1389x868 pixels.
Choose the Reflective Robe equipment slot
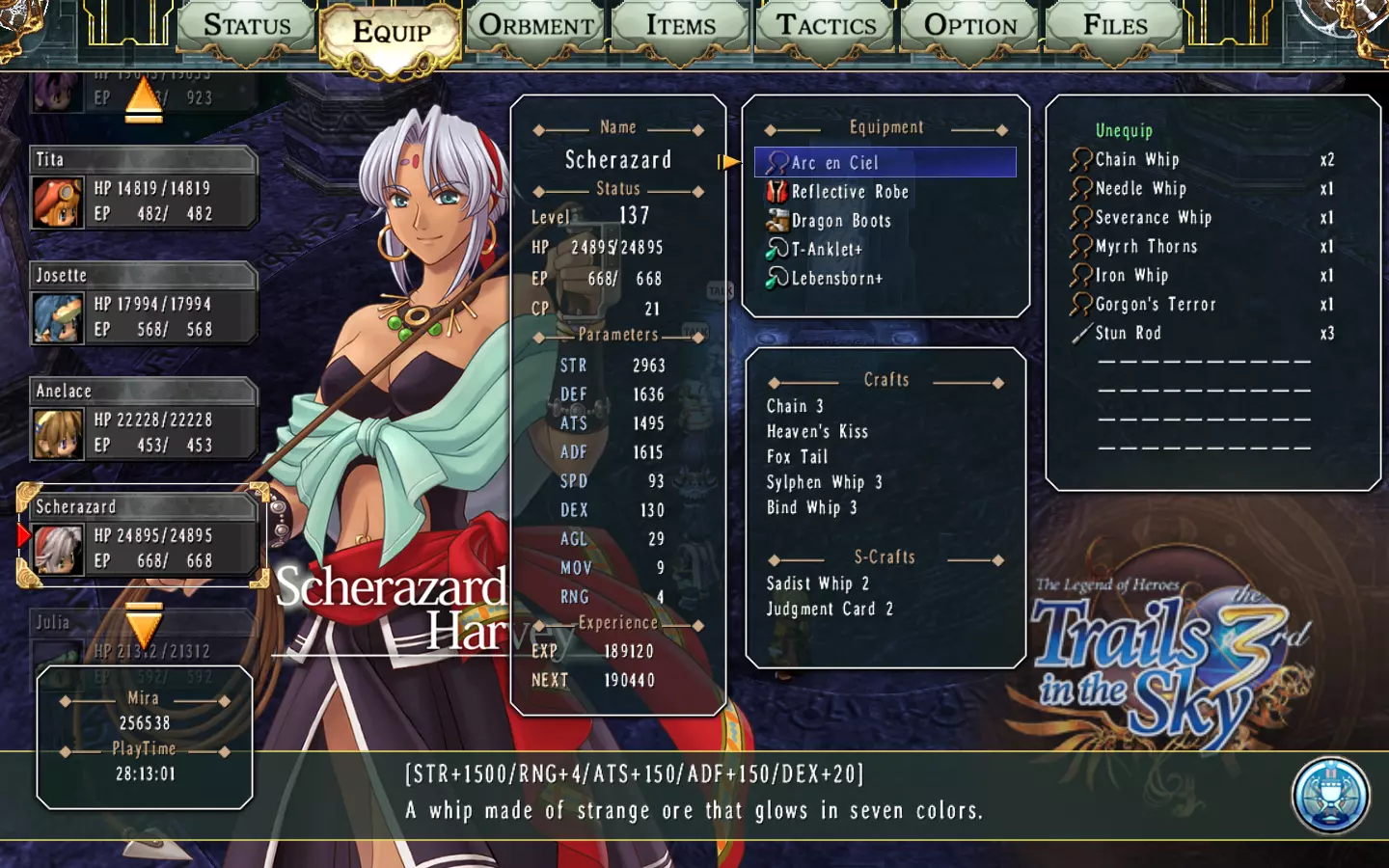tap(850, 192)
